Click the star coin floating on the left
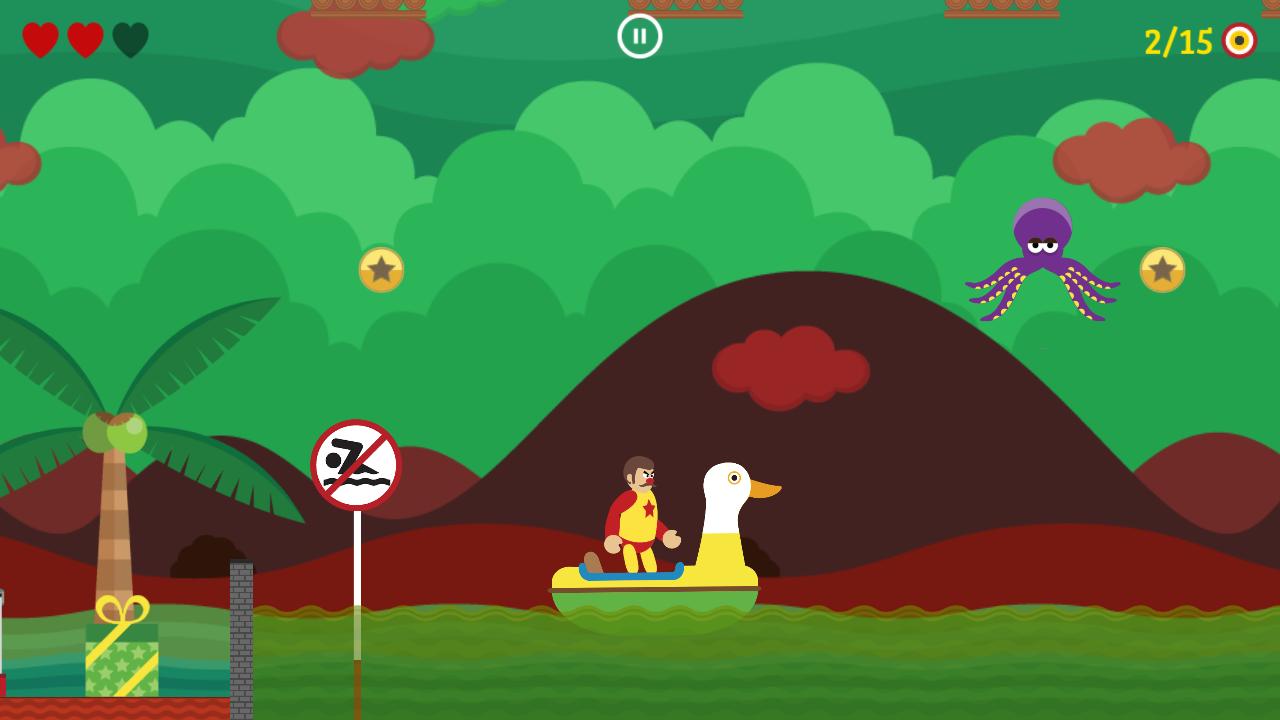This screenshot has height=720, width=1280. [383, 268]
